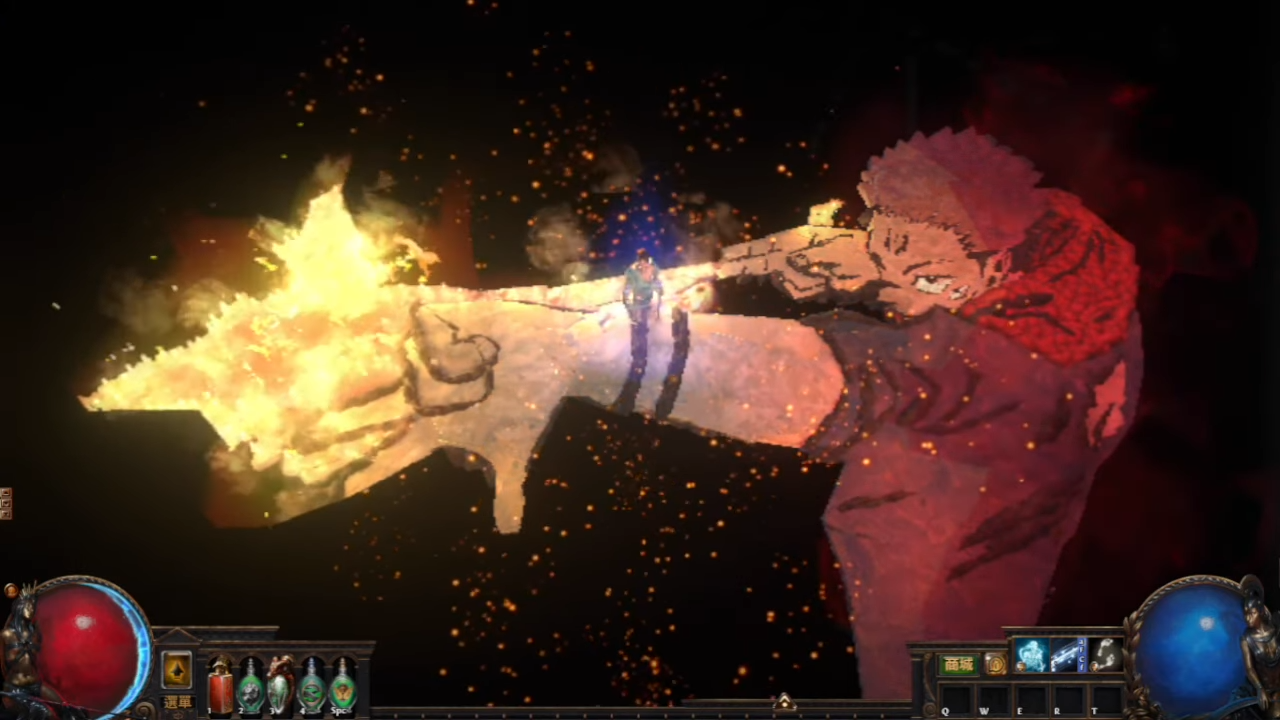Use the red-wrapped flask in slot 3
This screenshot has height=720, width=1280.
point(281,686)
